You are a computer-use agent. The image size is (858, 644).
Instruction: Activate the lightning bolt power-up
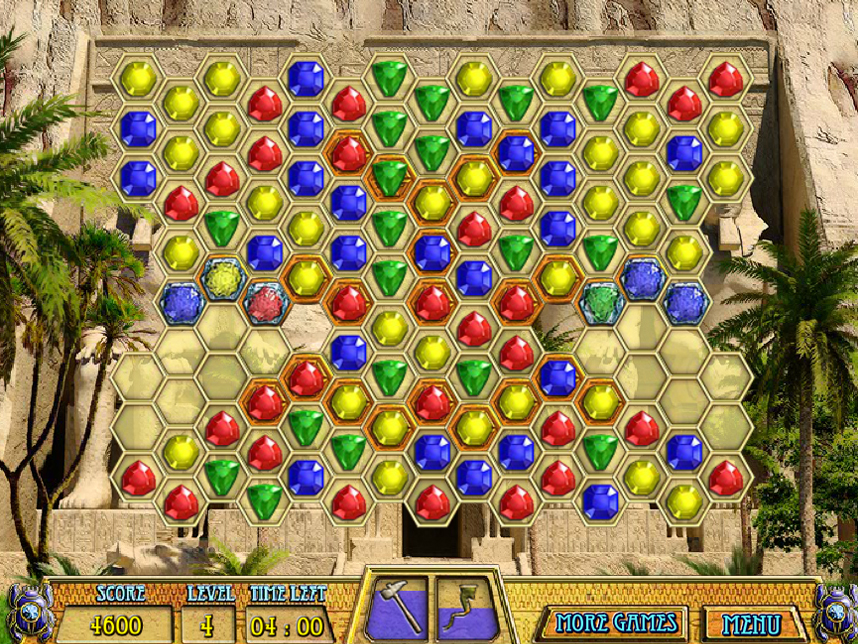point(465,607)
